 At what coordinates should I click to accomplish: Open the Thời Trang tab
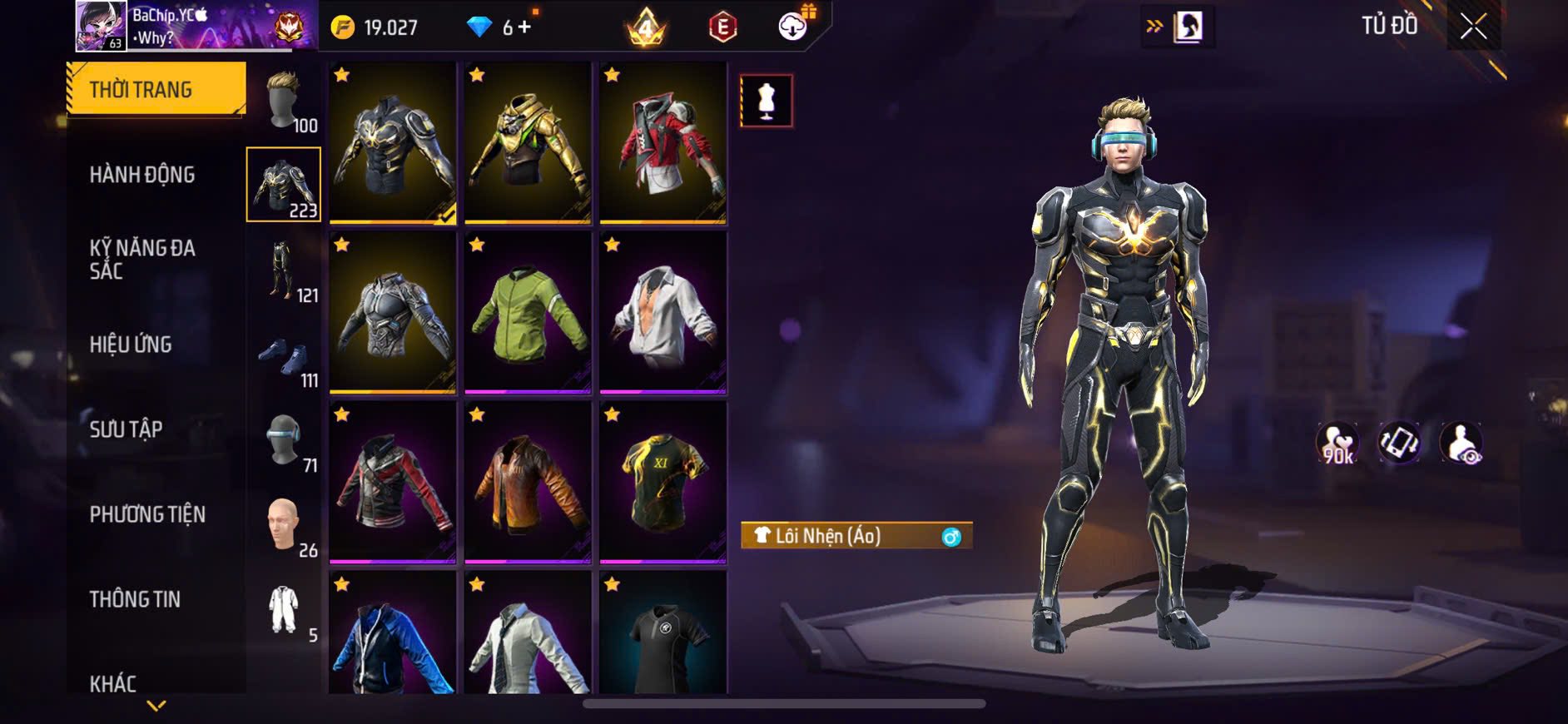pos(156,89)
